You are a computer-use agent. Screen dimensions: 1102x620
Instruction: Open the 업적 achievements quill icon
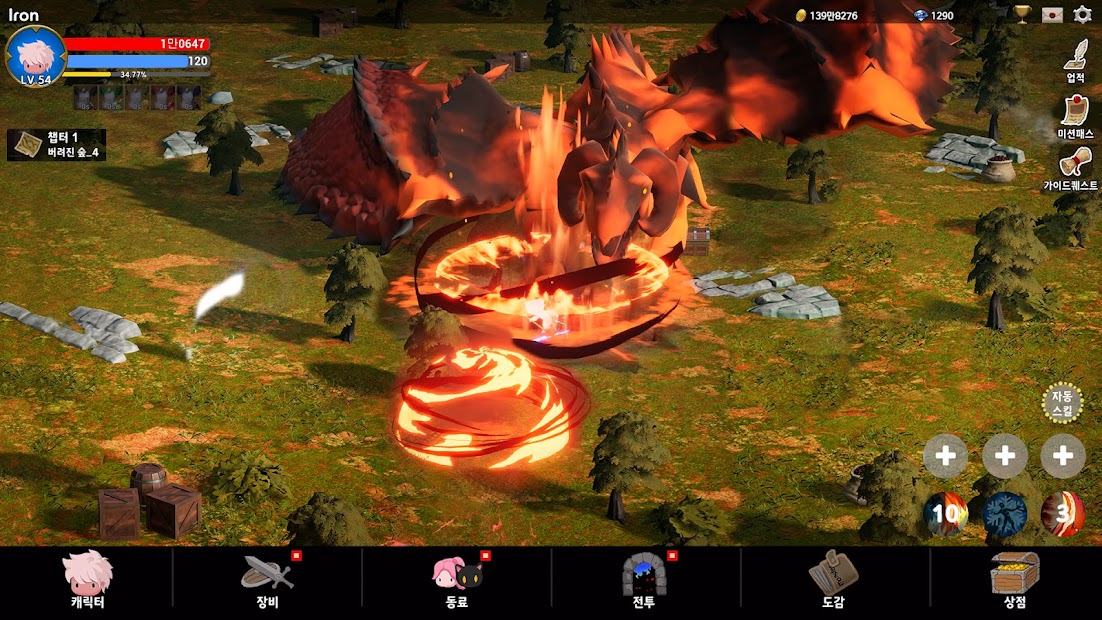click(x=1076, y=59)
